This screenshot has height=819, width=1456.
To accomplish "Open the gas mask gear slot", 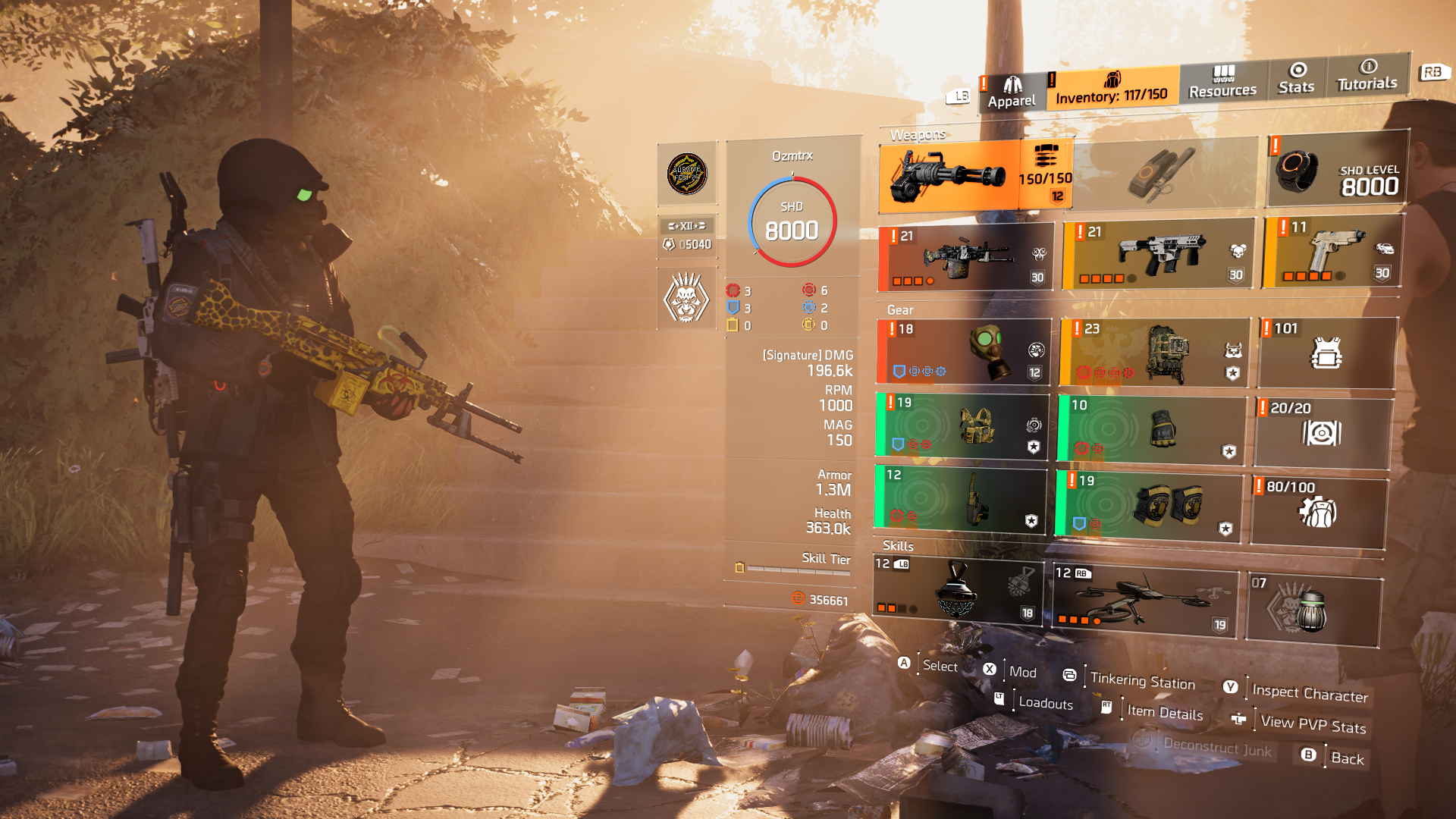I will coord(963,351).
